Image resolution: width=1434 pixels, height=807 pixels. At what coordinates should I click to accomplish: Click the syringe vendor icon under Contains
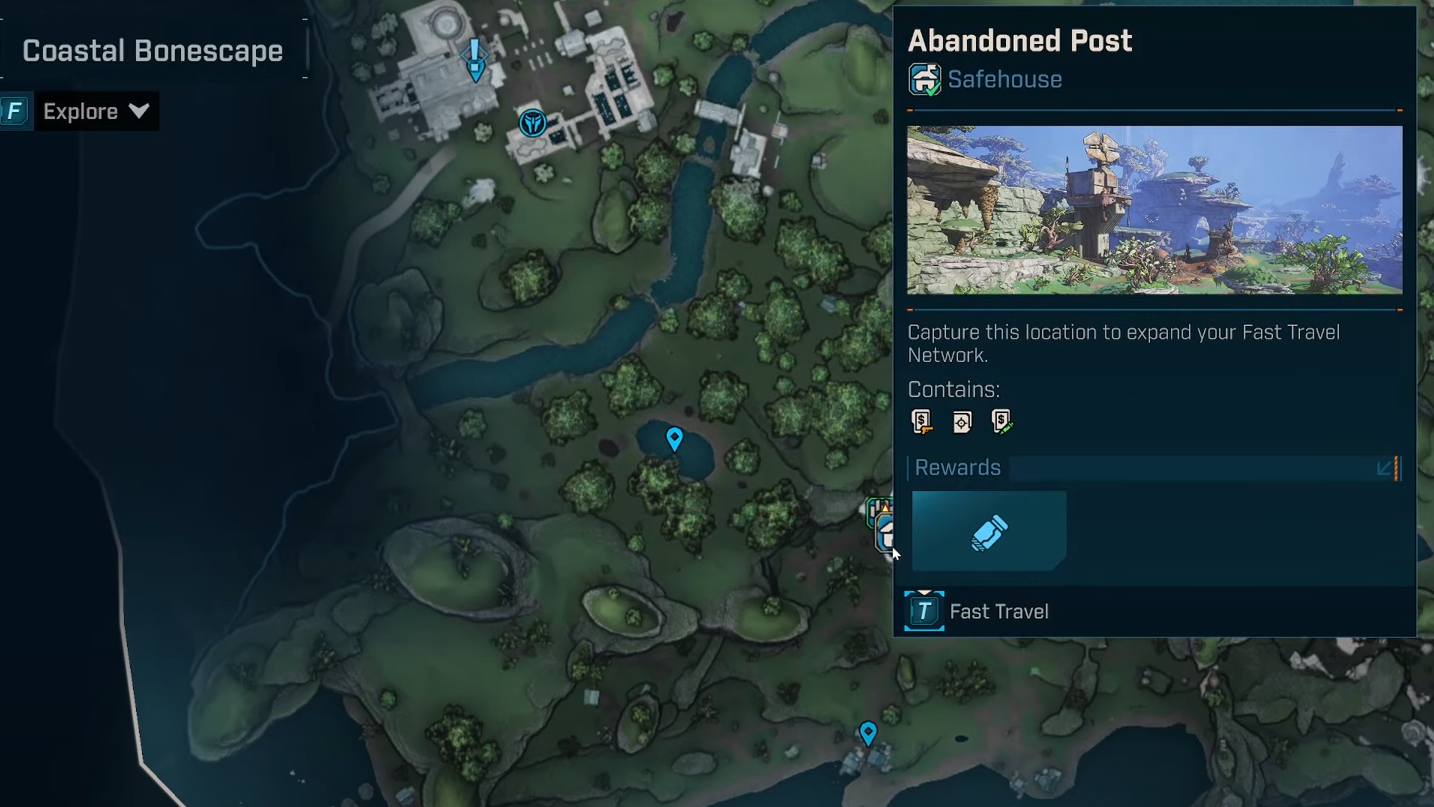[x=1002, y=422]
